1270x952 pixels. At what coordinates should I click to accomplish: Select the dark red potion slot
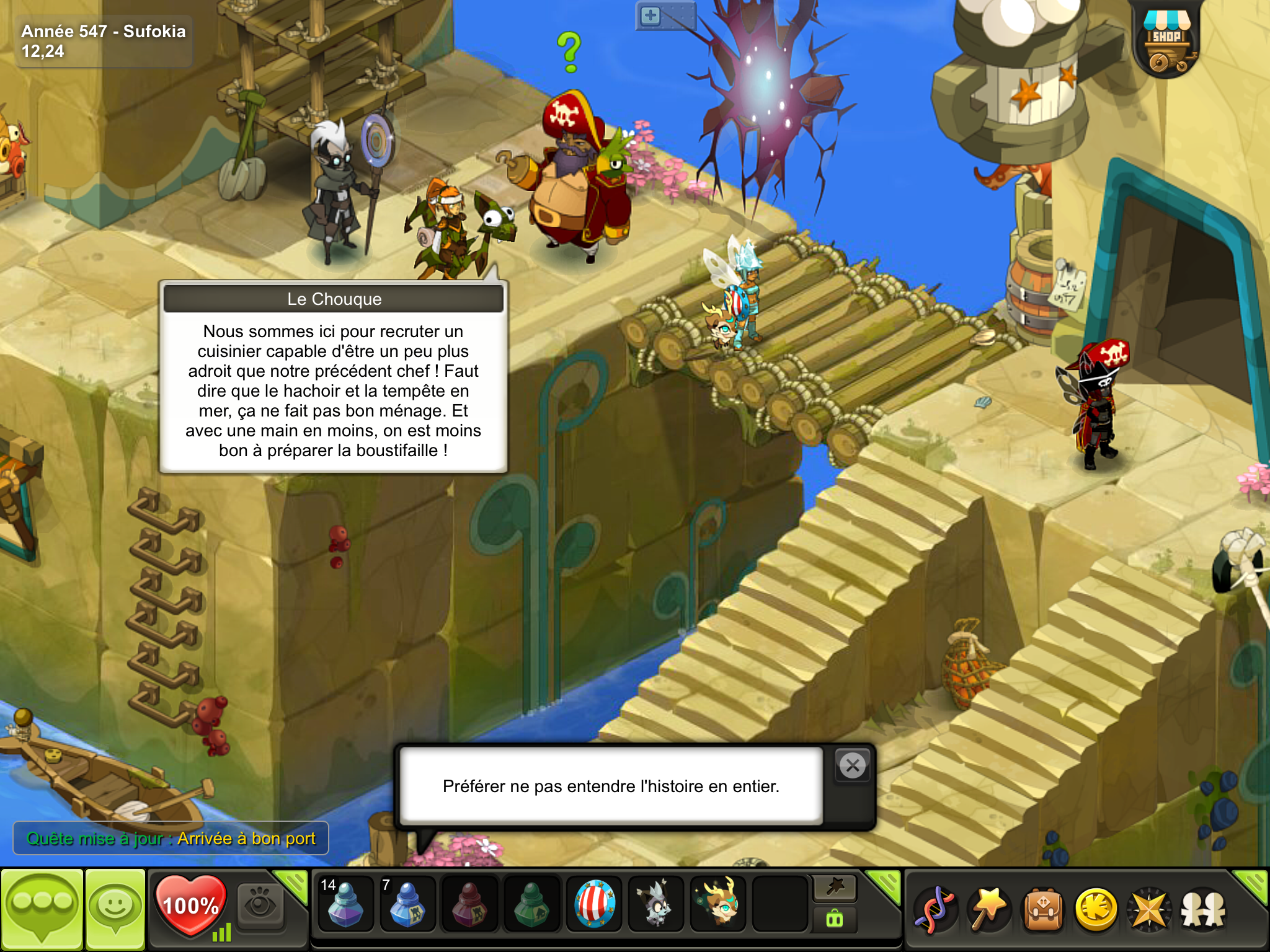point(469,905)
